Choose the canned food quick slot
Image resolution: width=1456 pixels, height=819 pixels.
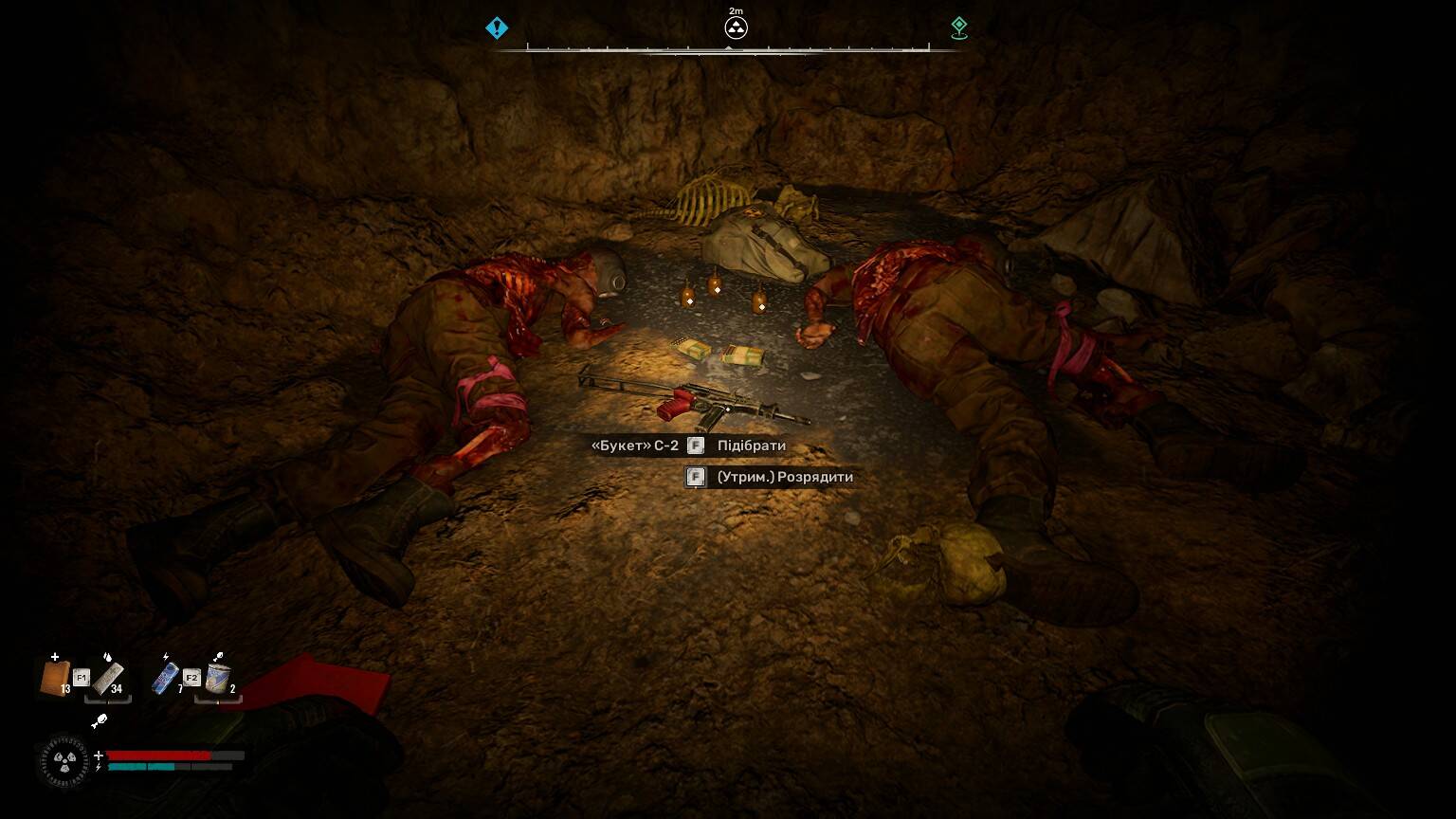coord(218,678)
